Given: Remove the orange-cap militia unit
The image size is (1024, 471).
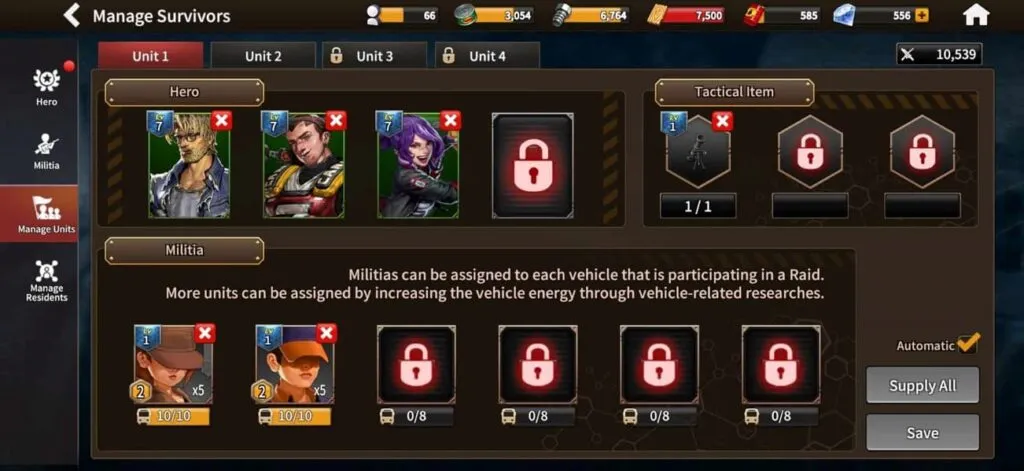Looking at the screenshot, I should coord(326,333).
